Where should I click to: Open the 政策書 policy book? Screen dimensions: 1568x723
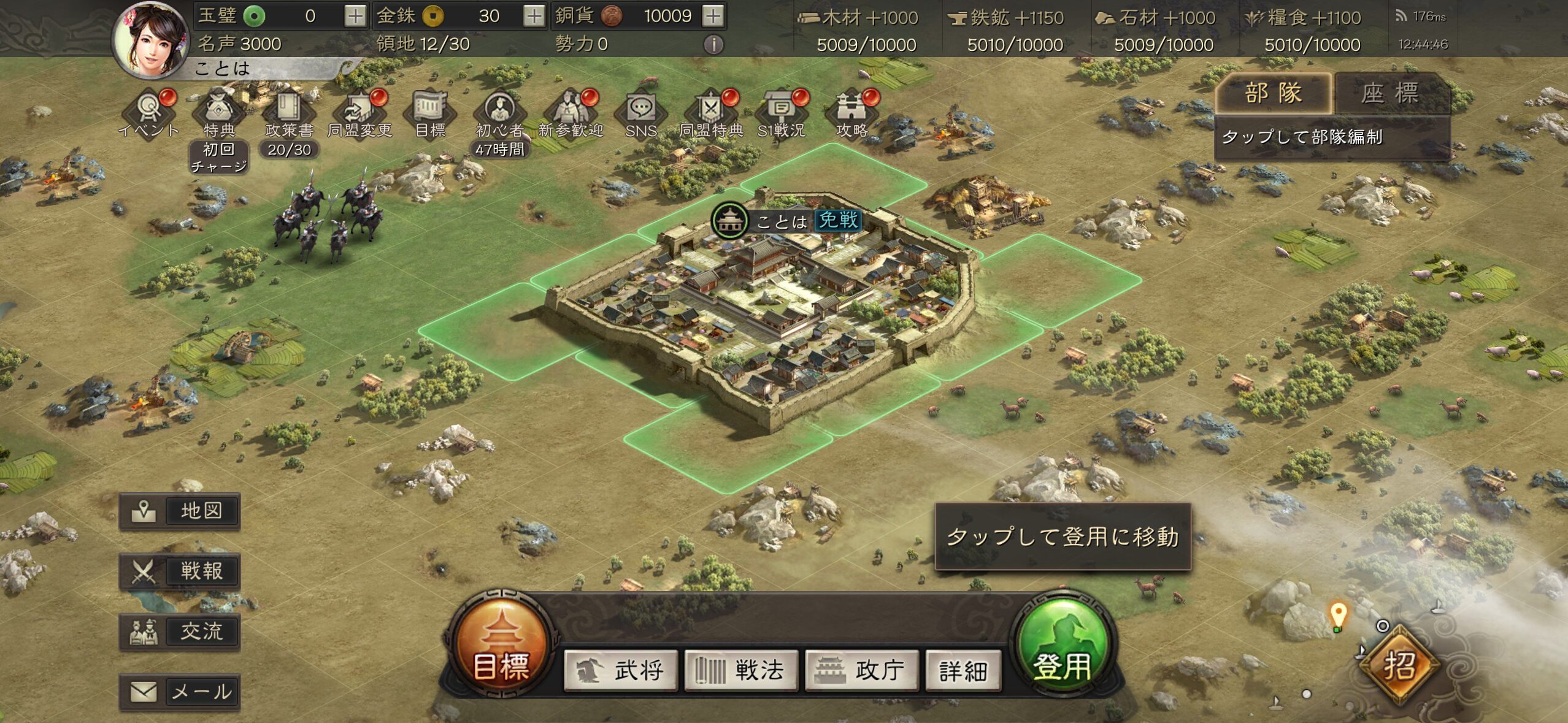tap(289, 112)
